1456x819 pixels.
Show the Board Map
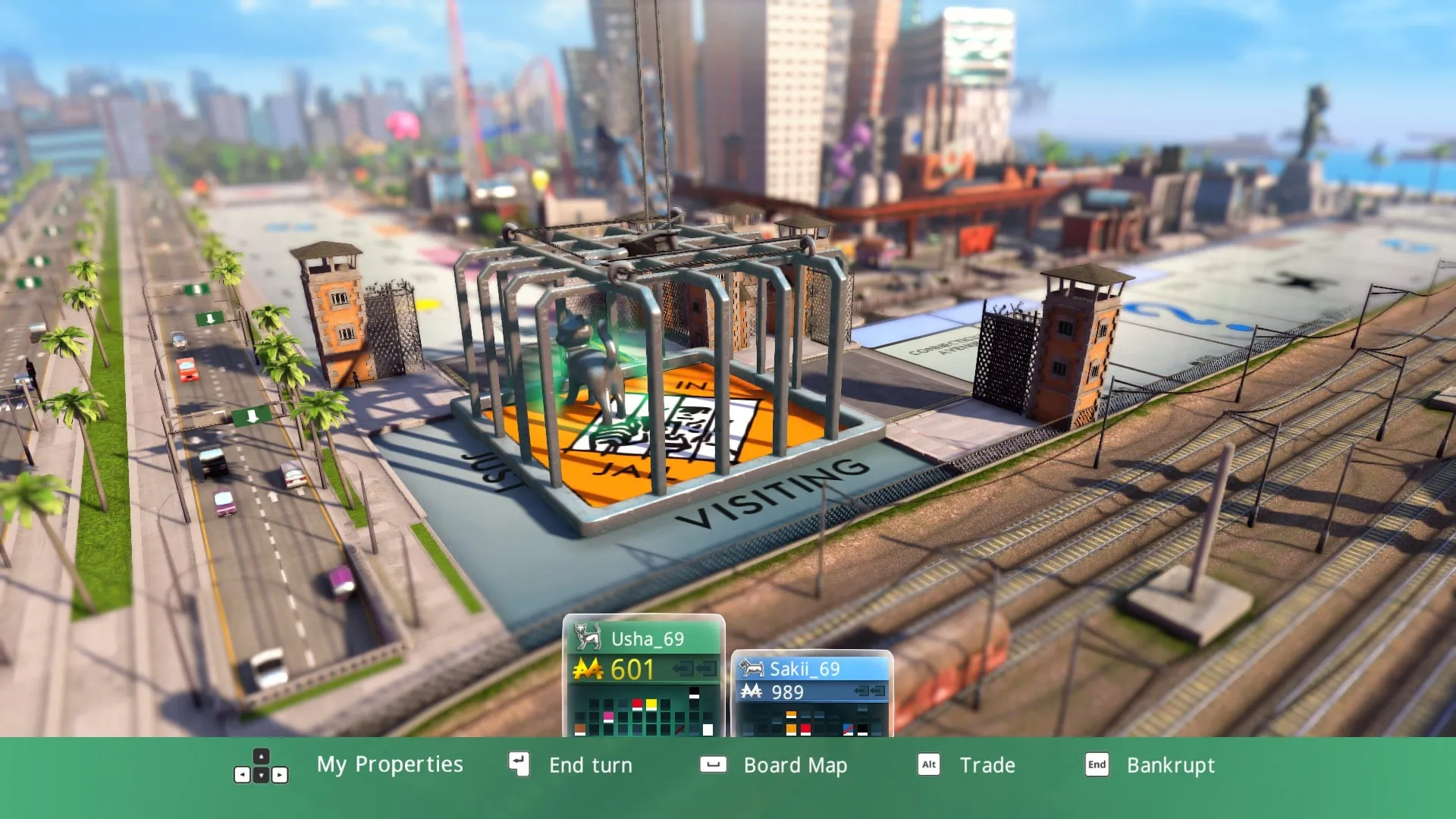click(795, 765)
